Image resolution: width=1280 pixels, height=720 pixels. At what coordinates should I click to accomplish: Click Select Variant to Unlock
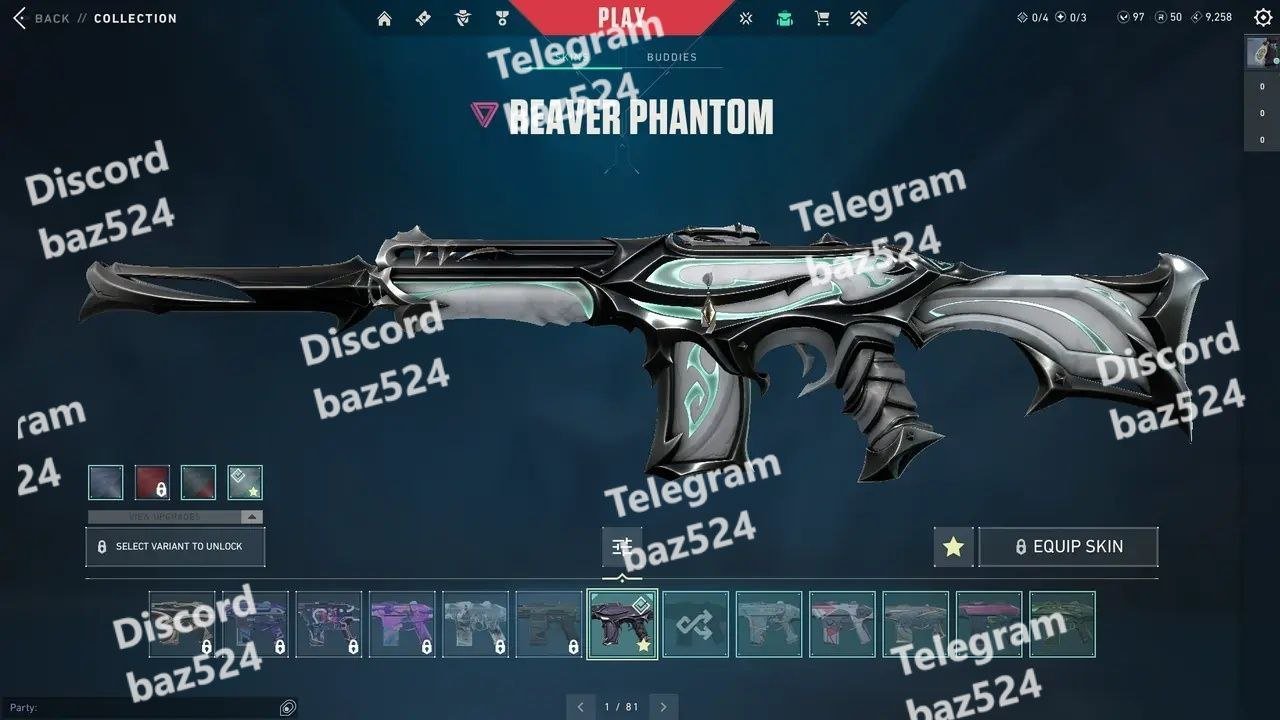[175, 547]
